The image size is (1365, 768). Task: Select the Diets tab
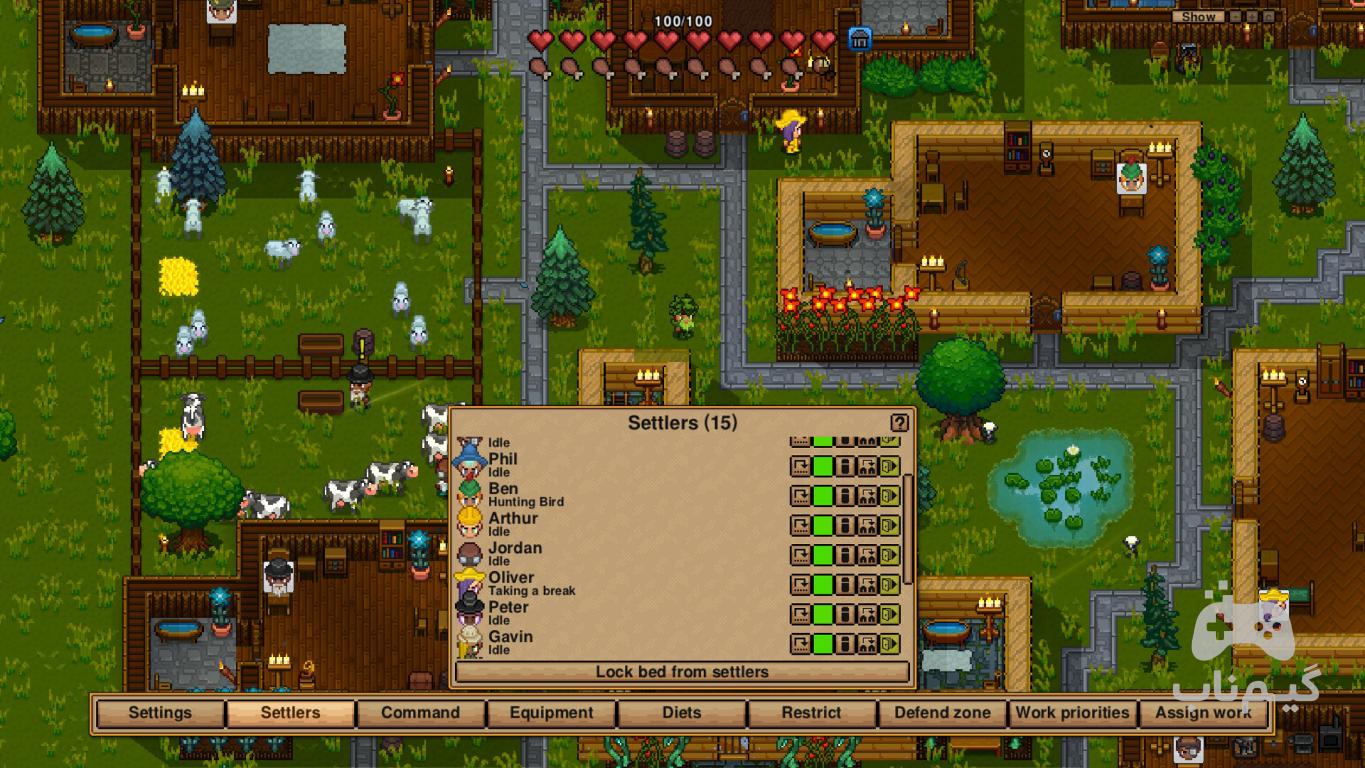point(681,713)
